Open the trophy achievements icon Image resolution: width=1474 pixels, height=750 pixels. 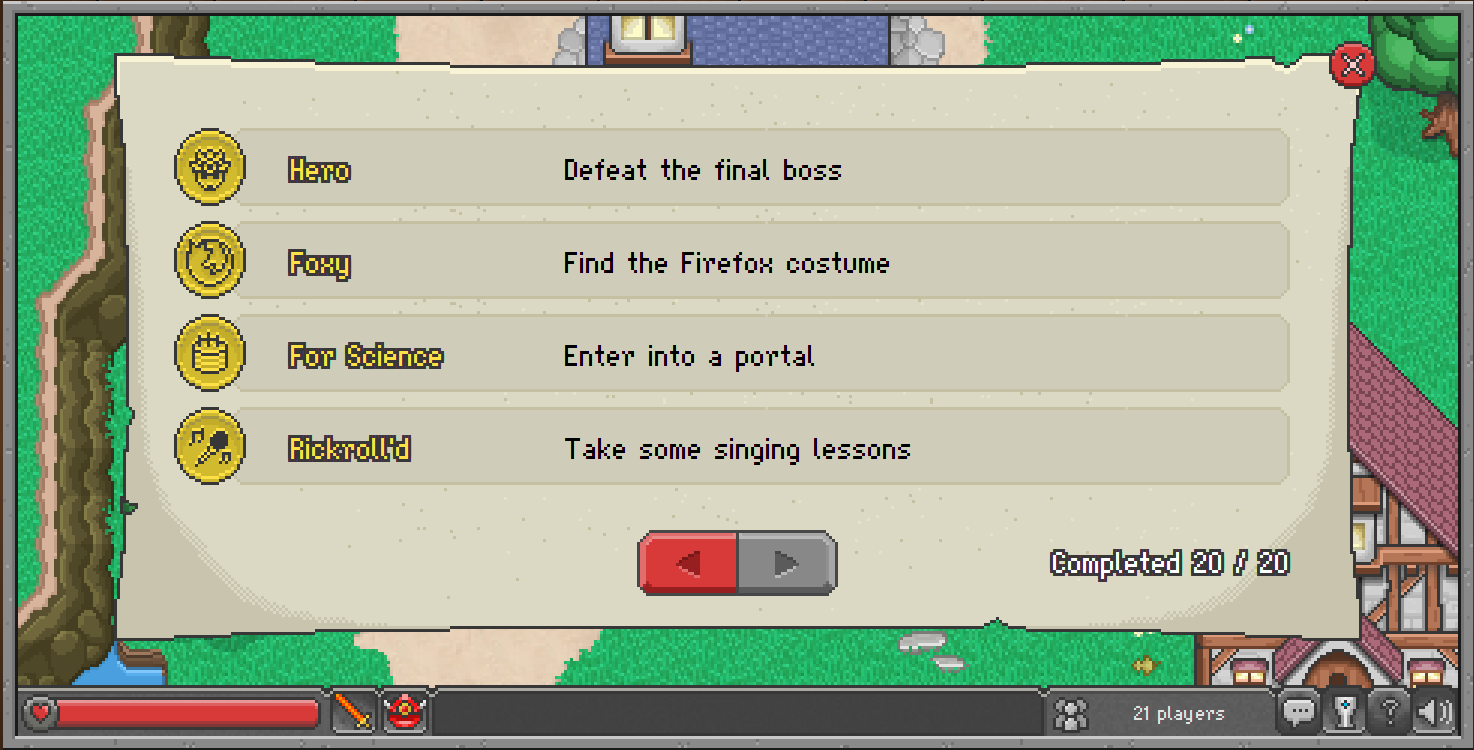(x=1346, y=713)
